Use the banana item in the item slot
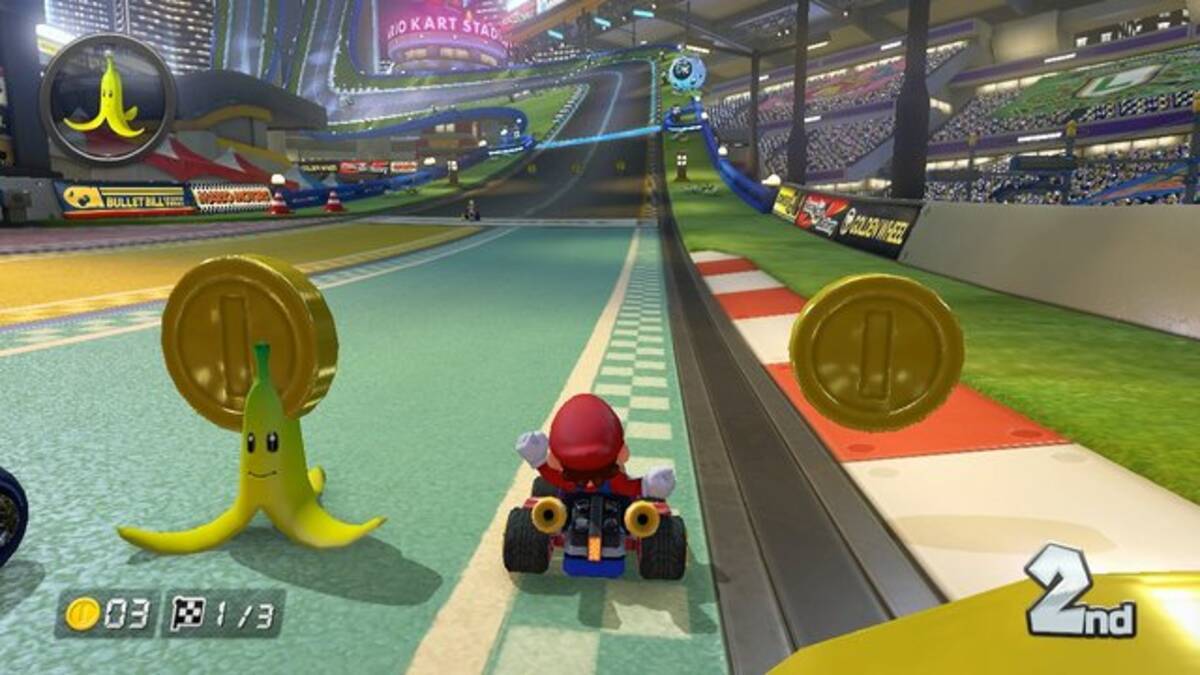The image size is (1200, 675). pos(107,99)
